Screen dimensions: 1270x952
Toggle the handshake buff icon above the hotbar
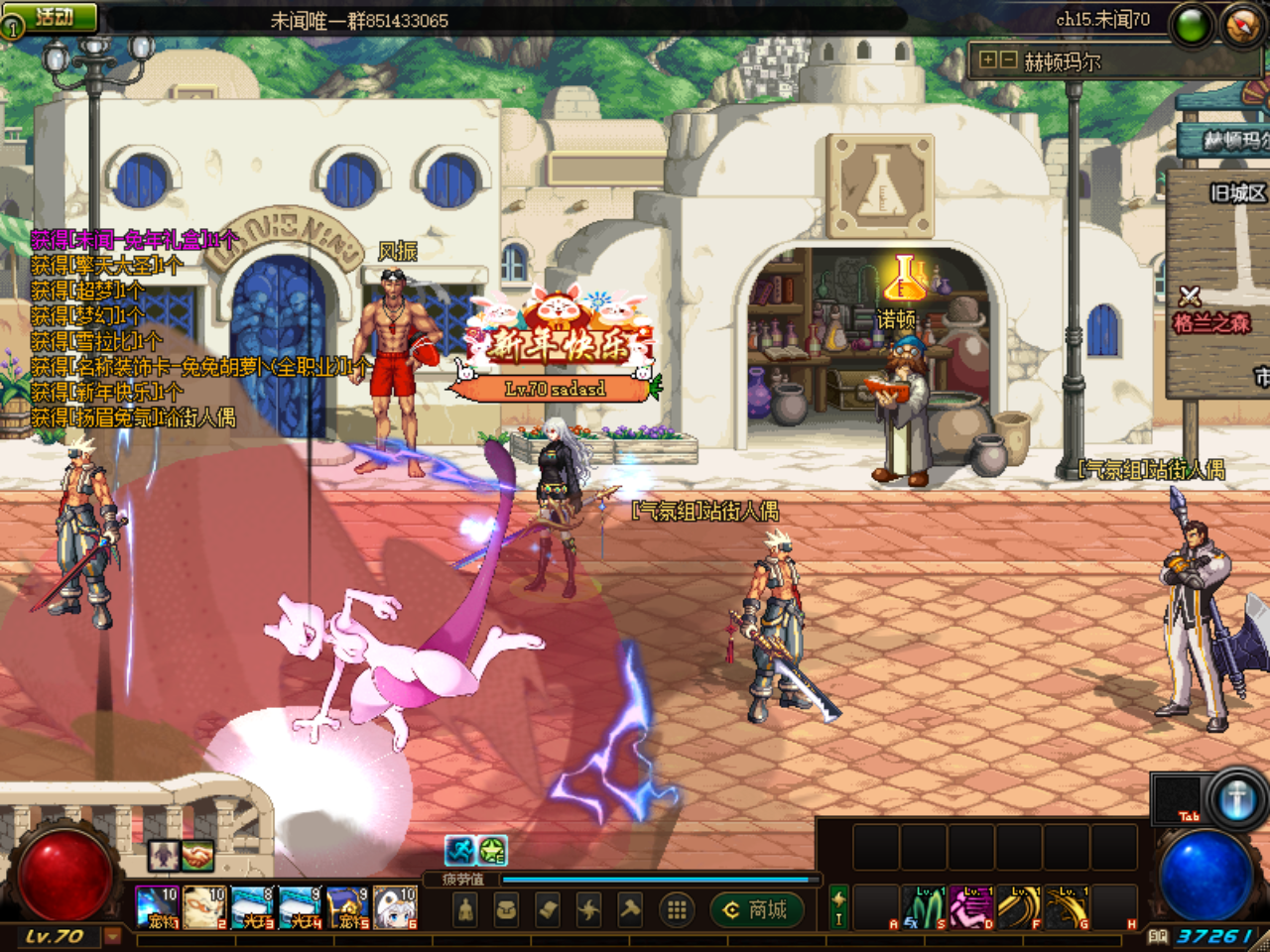197,856
